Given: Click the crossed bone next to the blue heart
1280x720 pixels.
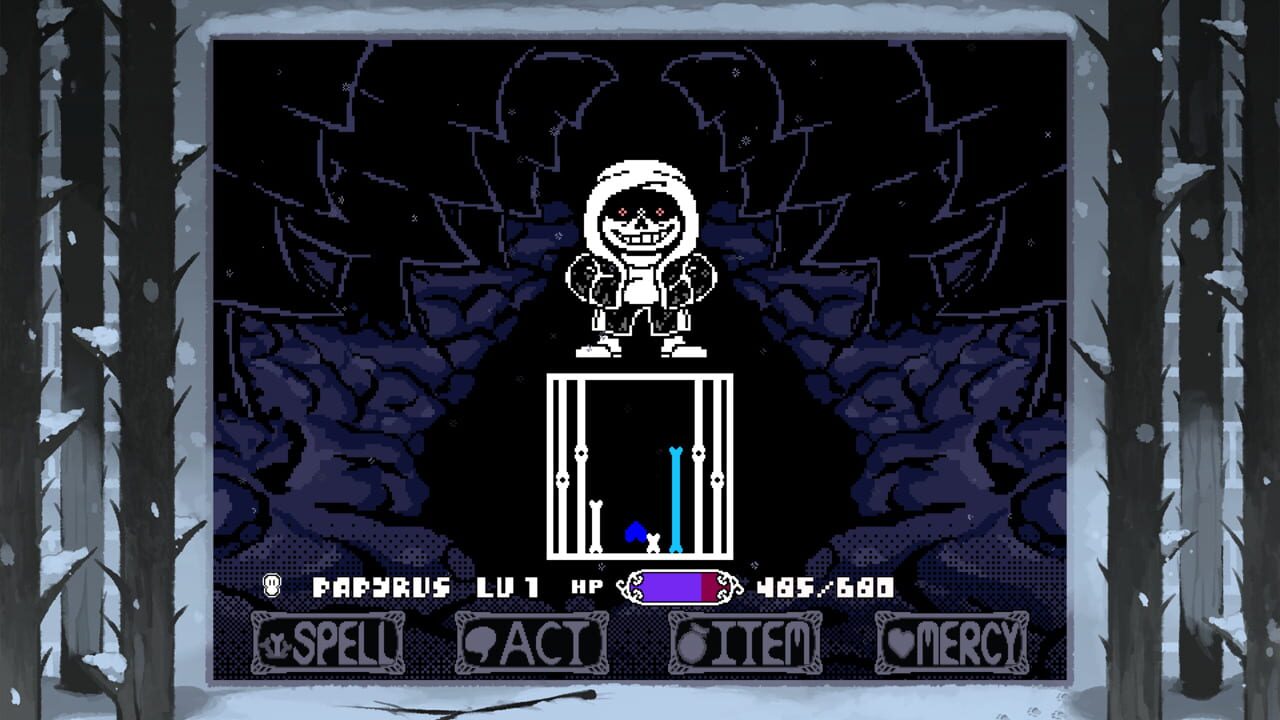Looking at the screenshot, I should (x=652, y=541).
